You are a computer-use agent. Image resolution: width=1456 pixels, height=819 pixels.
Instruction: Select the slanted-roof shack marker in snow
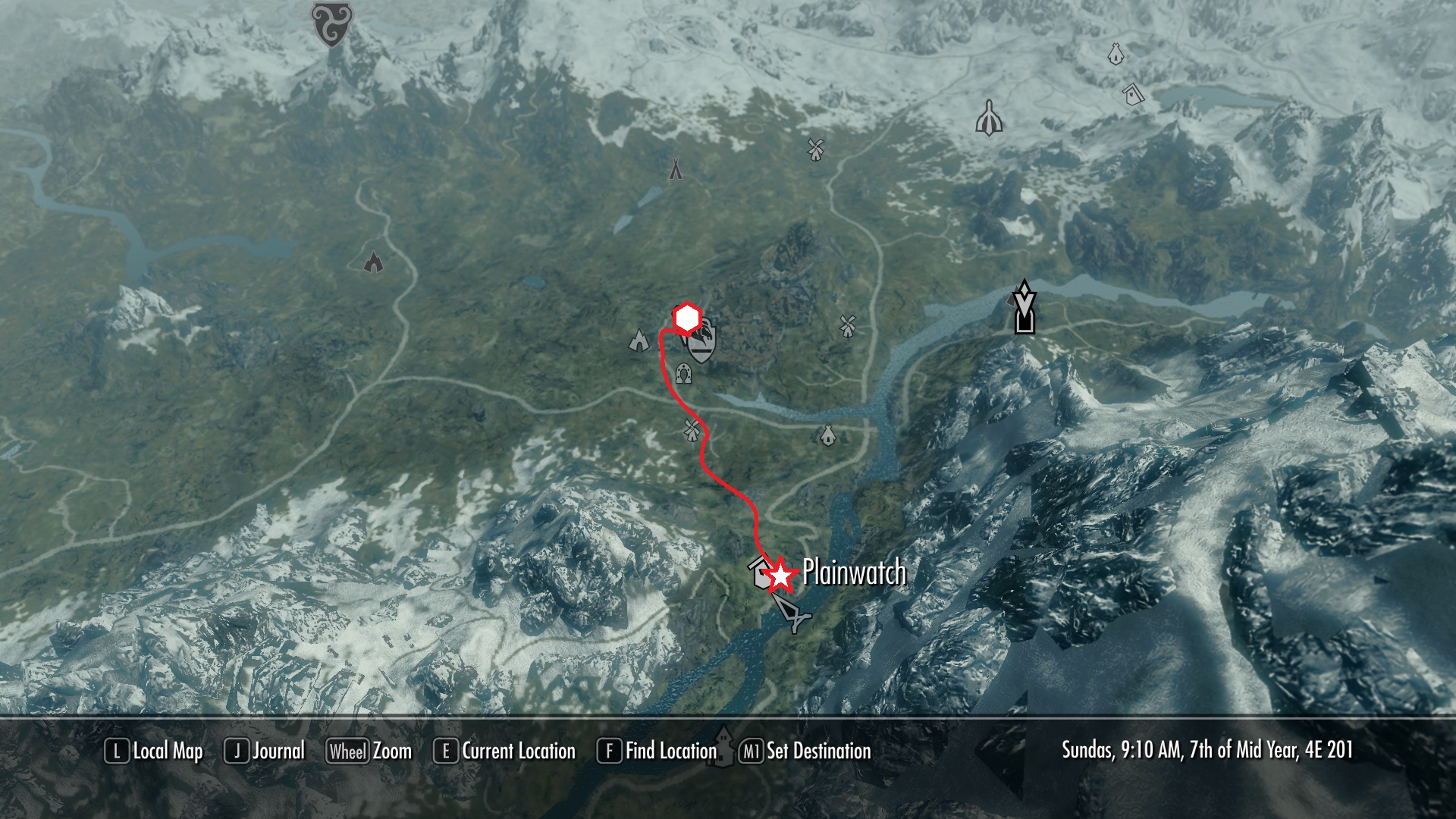click(1133, 94)
